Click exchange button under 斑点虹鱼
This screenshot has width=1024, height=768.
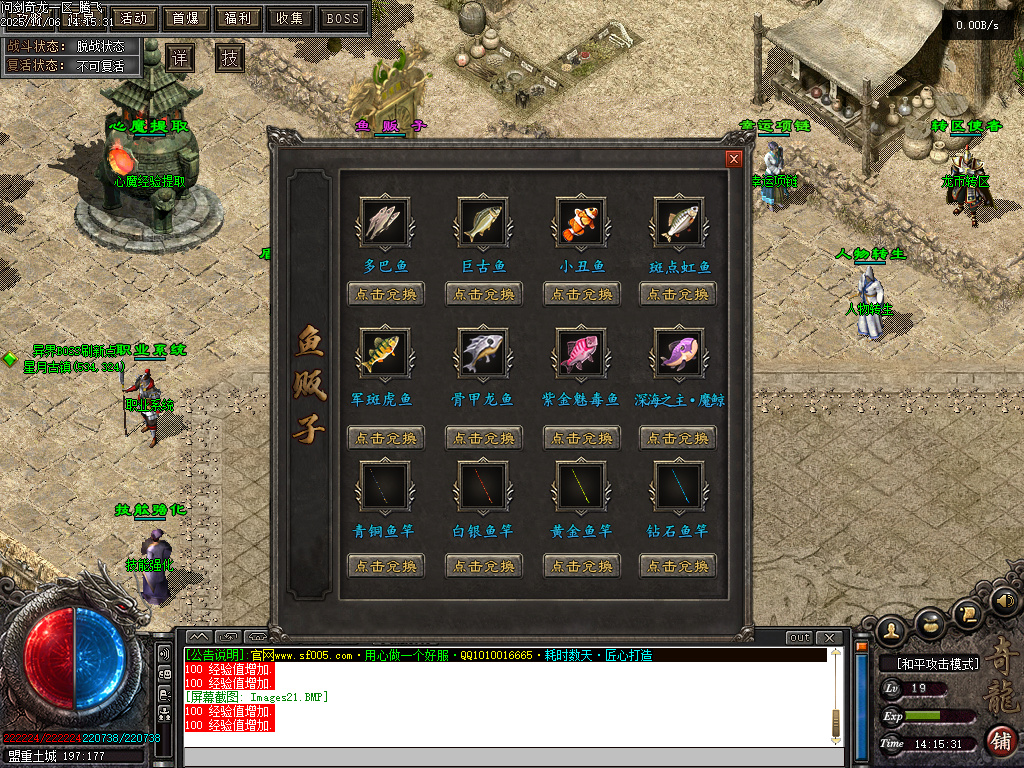pos(678,294)
